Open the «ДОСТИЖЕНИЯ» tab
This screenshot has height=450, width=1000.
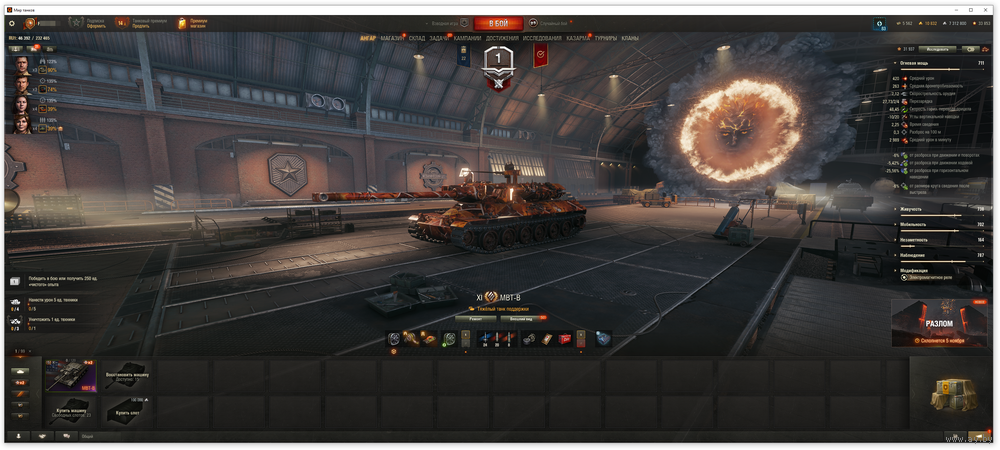click(502, 38)
